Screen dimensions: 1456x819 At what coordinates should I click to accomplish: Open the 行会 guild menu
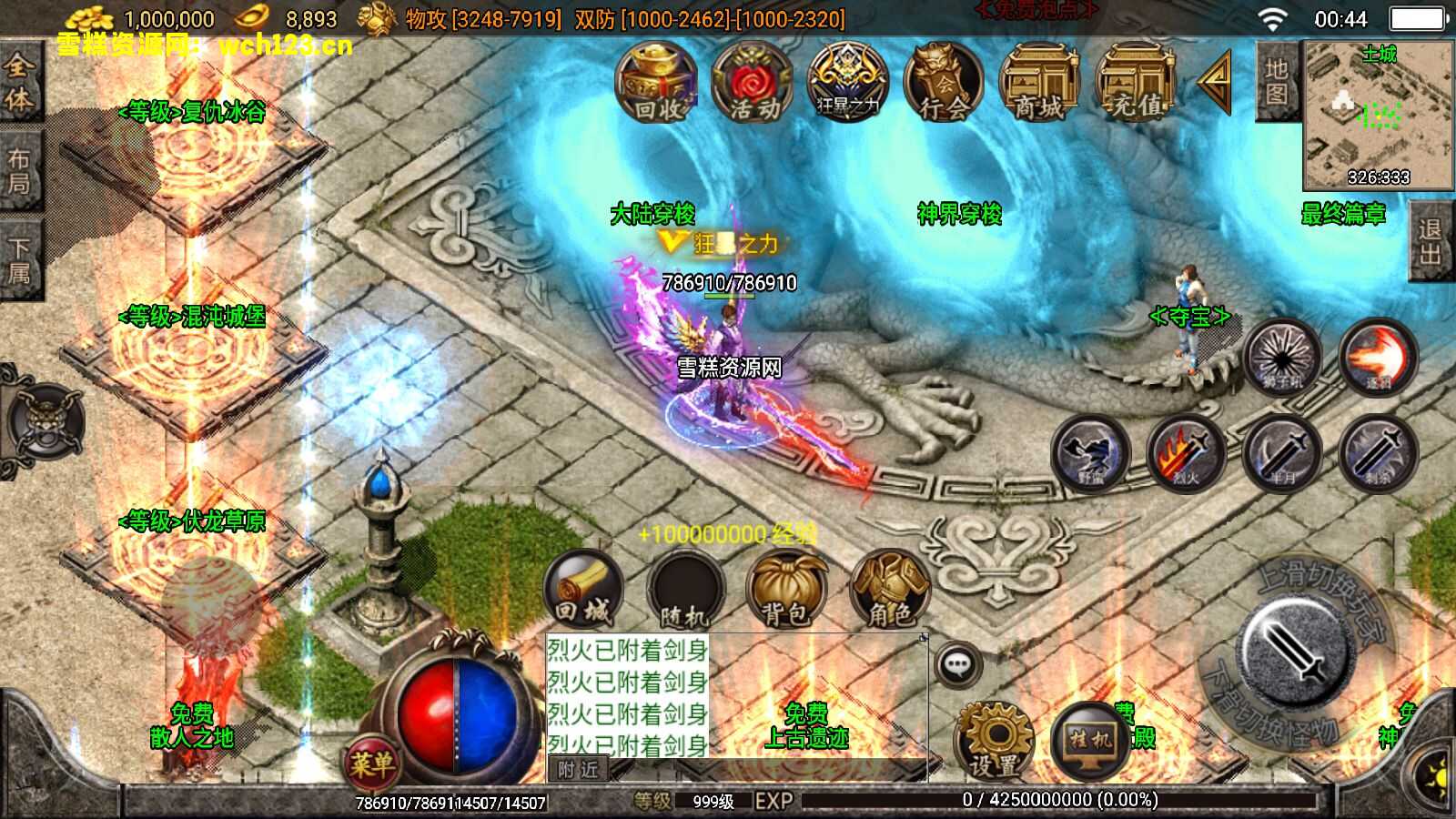[x=944, y=82]
